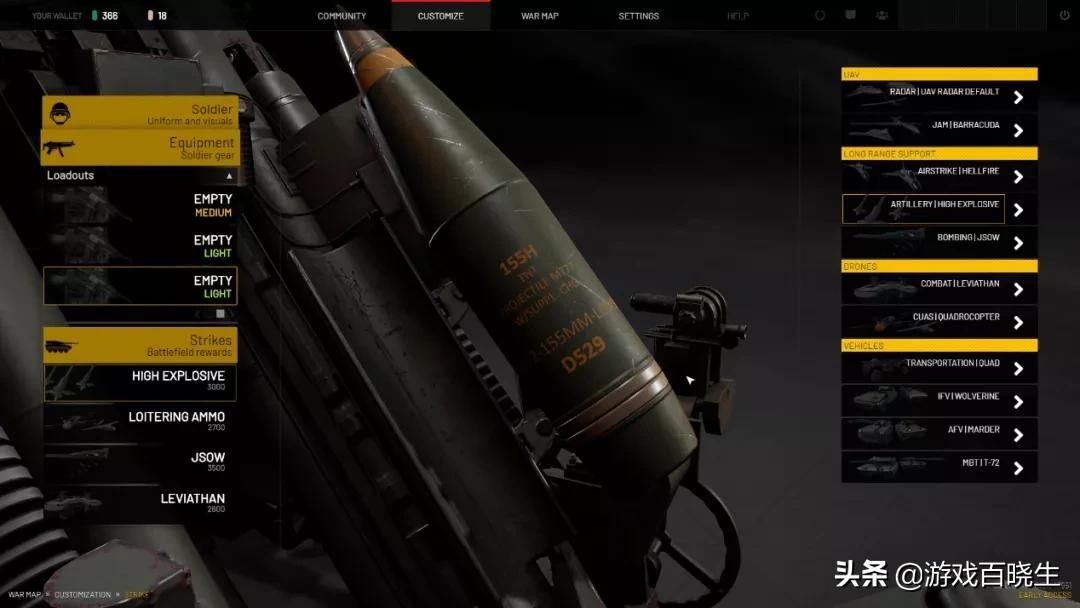Viewport: 1080px width, 608px height.
Task: Select the Soldier uniform and visuals category
Action: [x=140, y=113]
